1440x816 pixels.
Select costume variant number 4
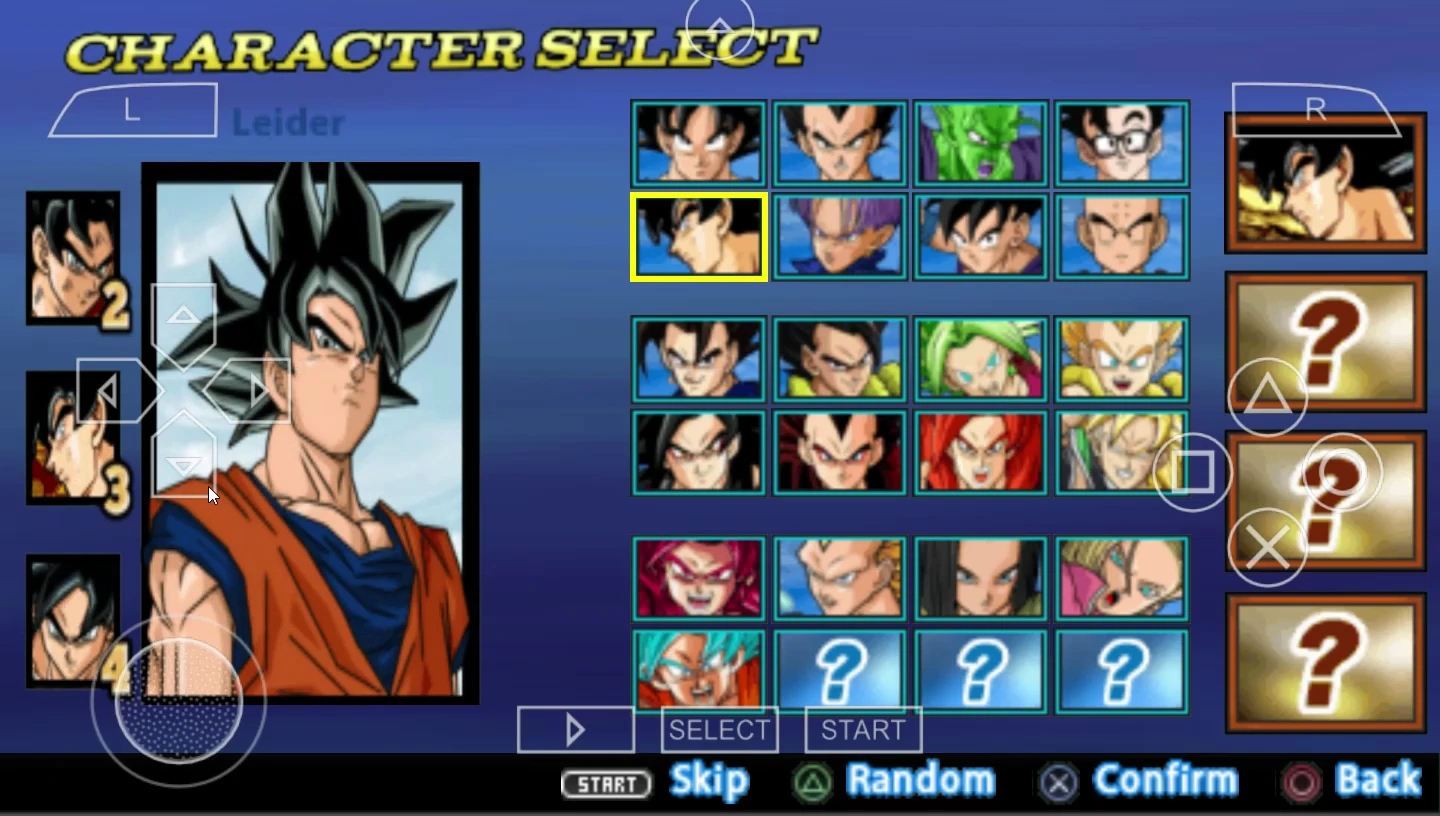(x=73, y=620)
